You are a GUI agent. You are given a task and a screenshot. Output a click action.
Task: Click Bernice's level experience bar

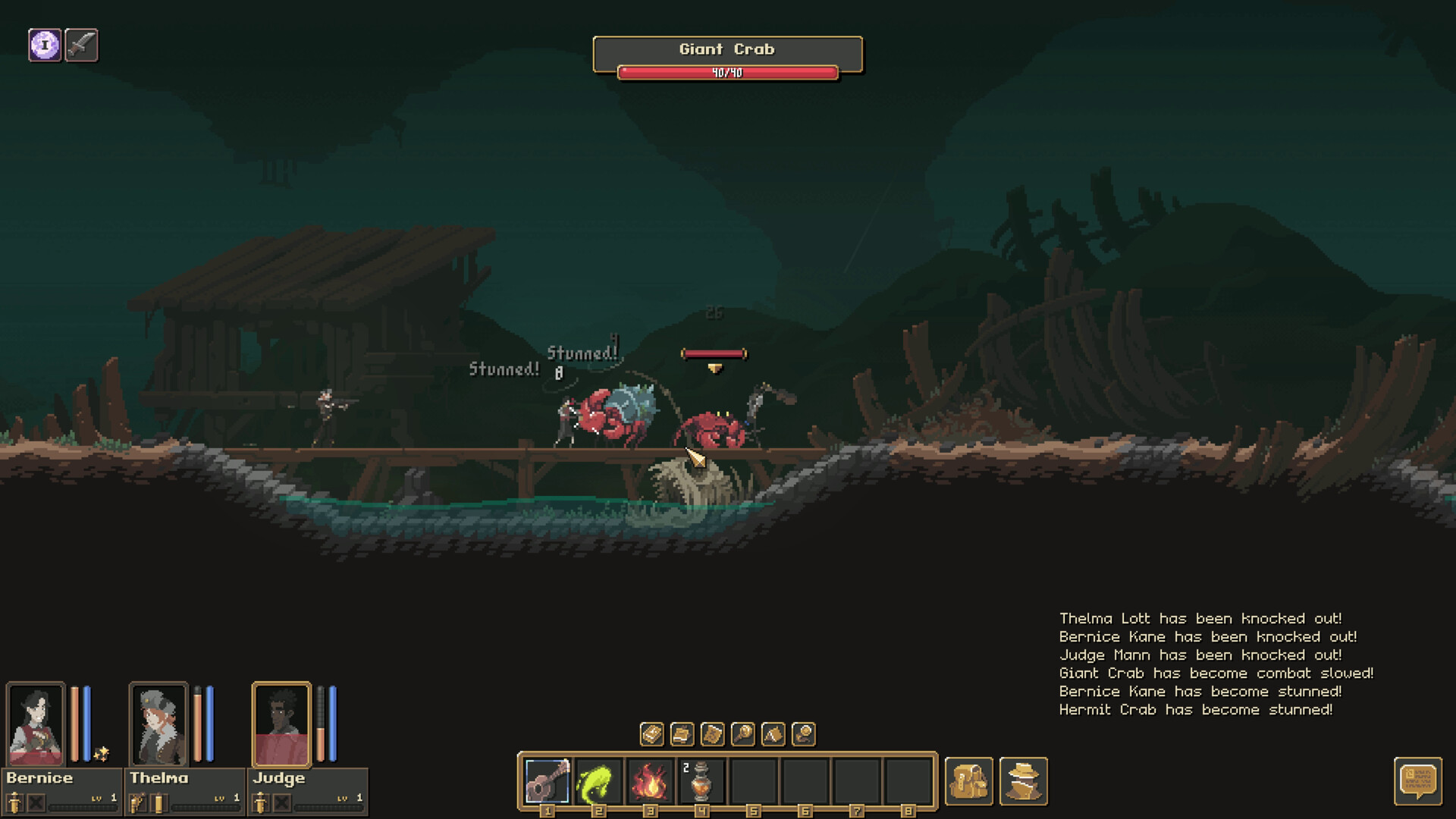82,806
